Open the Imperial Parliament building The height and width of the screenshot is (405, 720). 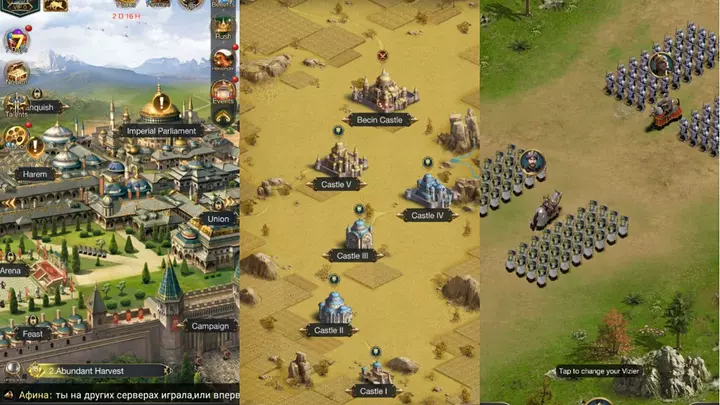tap(160, 129)
